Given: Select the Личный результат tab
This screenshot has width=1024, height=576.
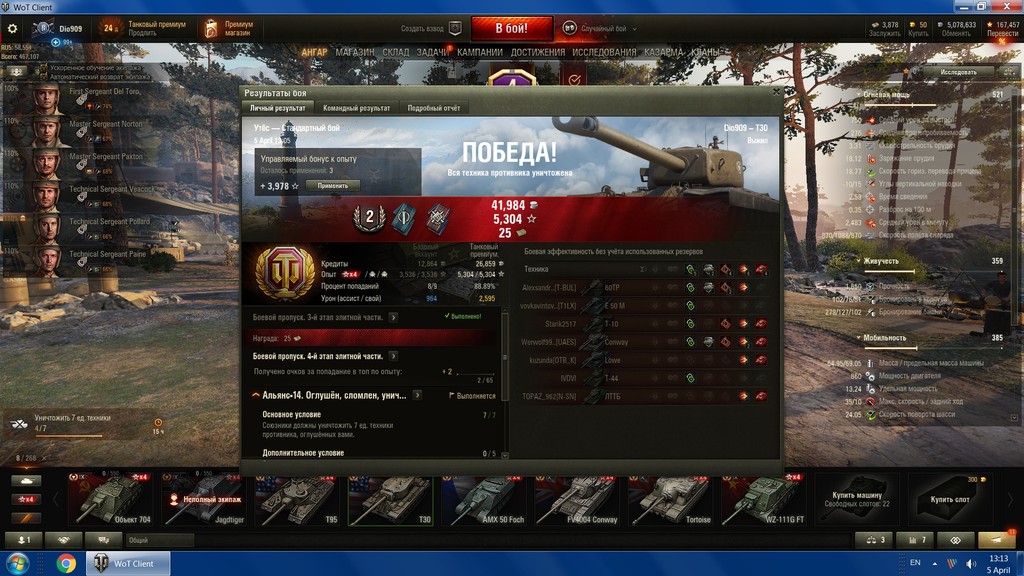Looking at the screenshot, I should click(x=278, y=108).
